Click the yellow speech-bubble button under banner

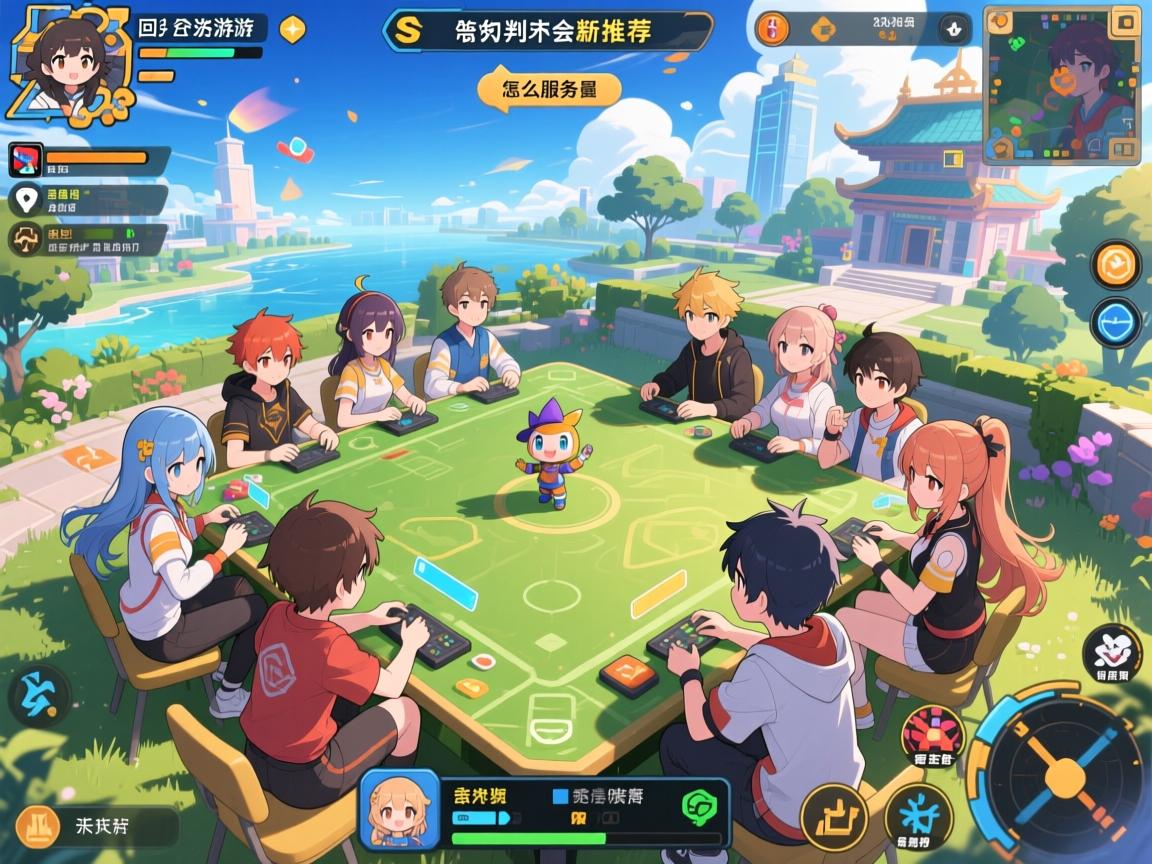[548, 88]
